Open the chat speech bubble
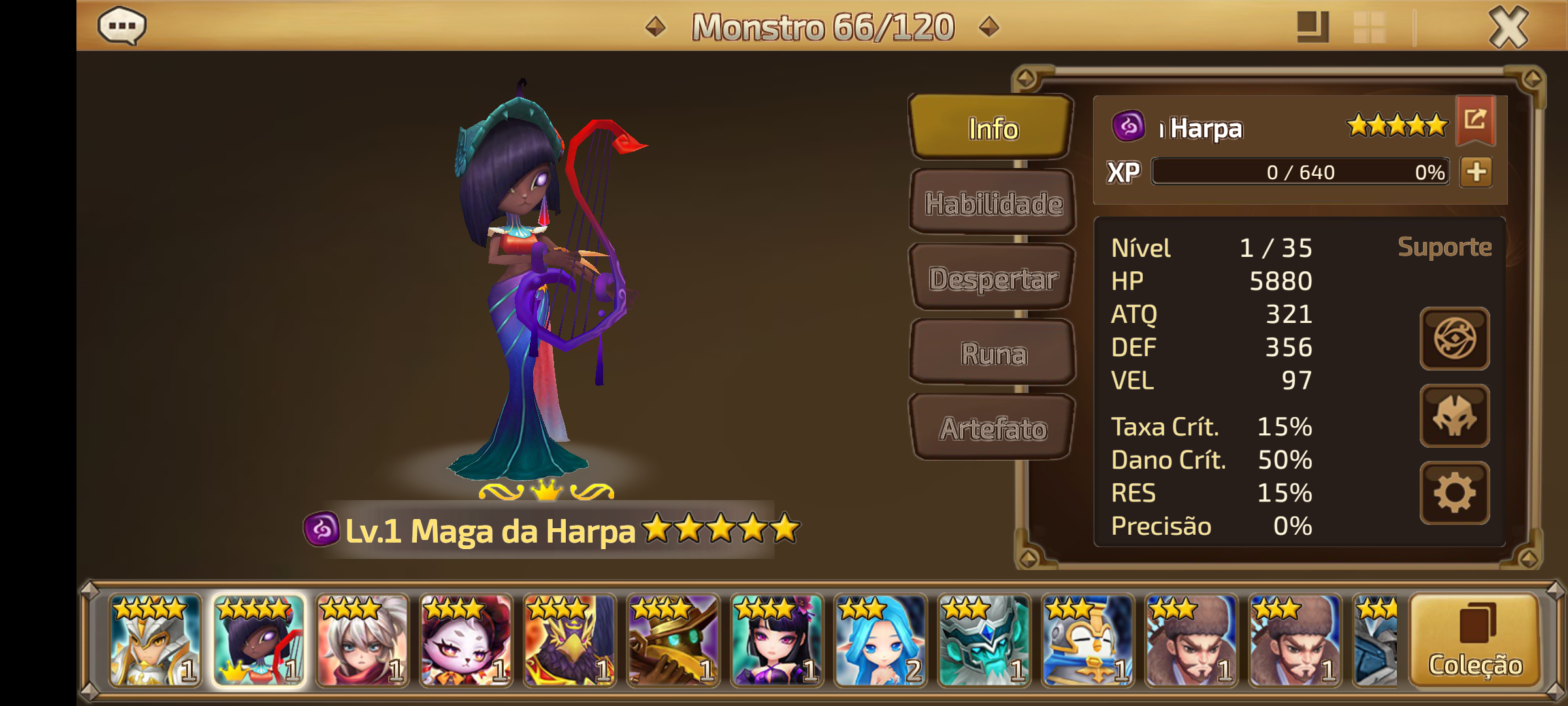This screenshot has width=1568, height=706. click(122, 26)
